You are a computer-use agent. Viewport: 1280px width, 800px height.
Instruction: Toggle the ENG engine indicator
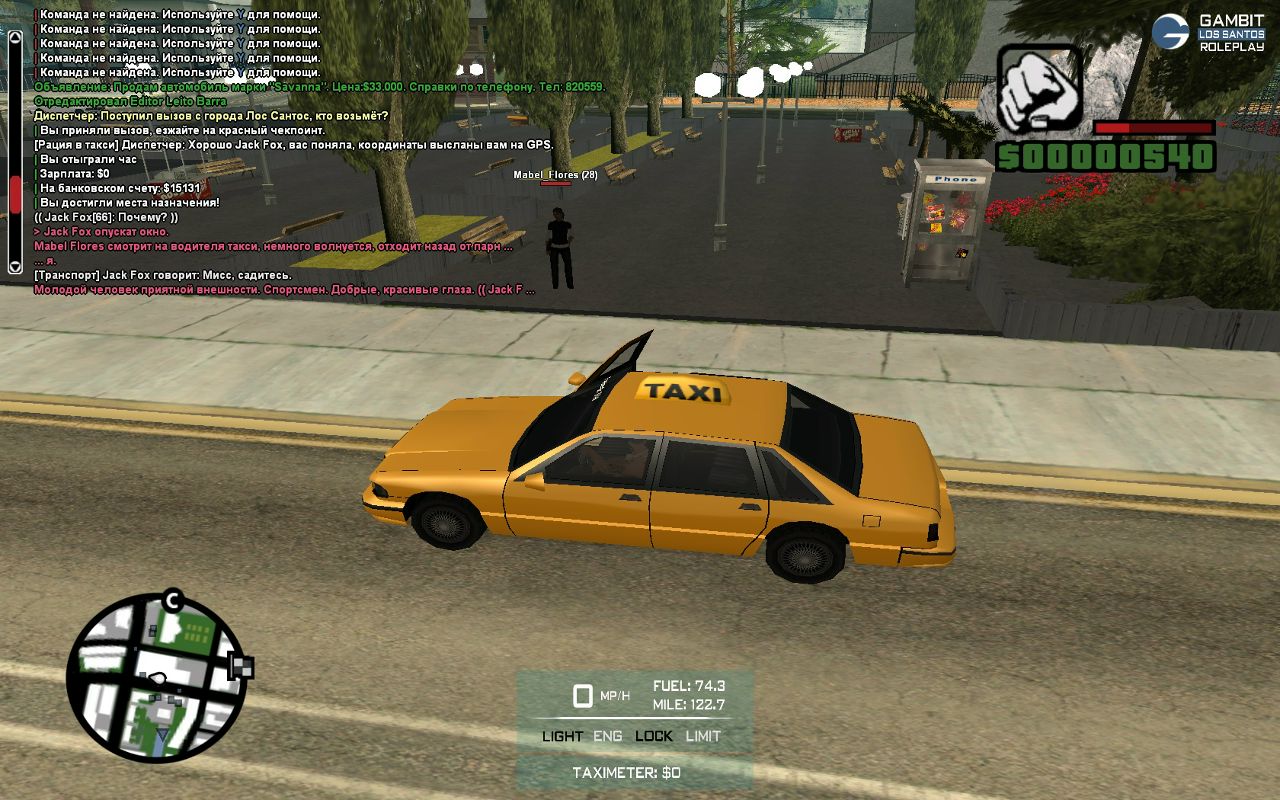[607, 736]
